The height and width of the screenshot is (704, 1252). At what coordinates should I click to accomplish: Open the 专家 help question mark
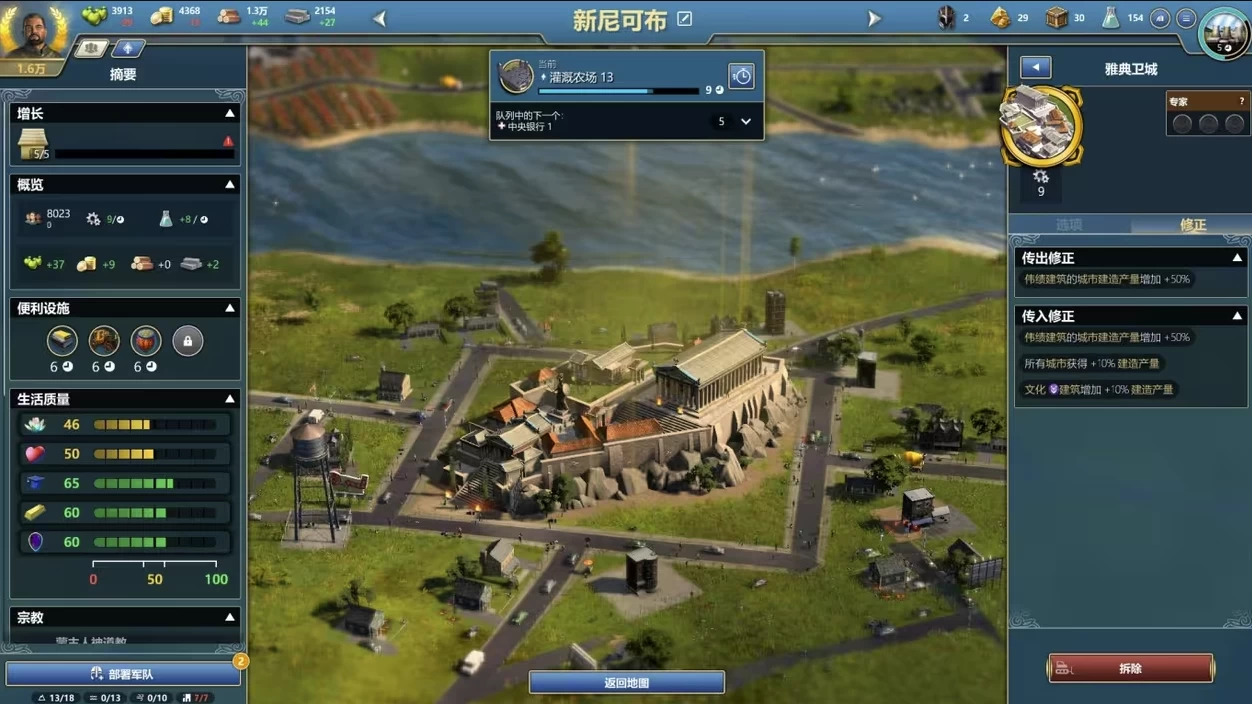click(1242, 101)
